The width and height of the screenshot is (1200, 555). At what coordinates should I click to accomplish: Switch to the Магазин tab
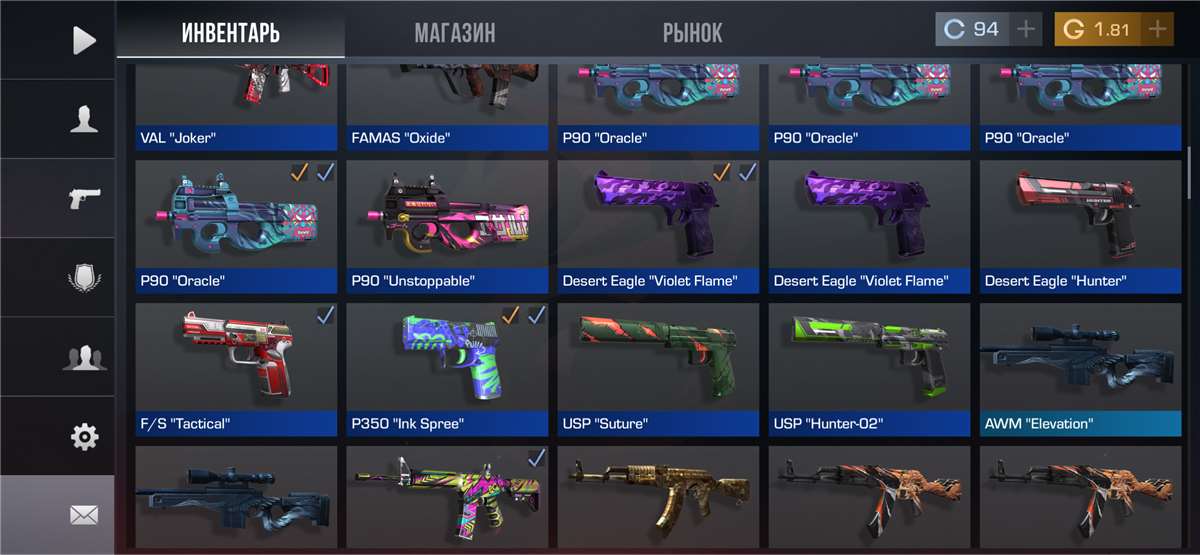pyautogui.click(x=454, y=32)
